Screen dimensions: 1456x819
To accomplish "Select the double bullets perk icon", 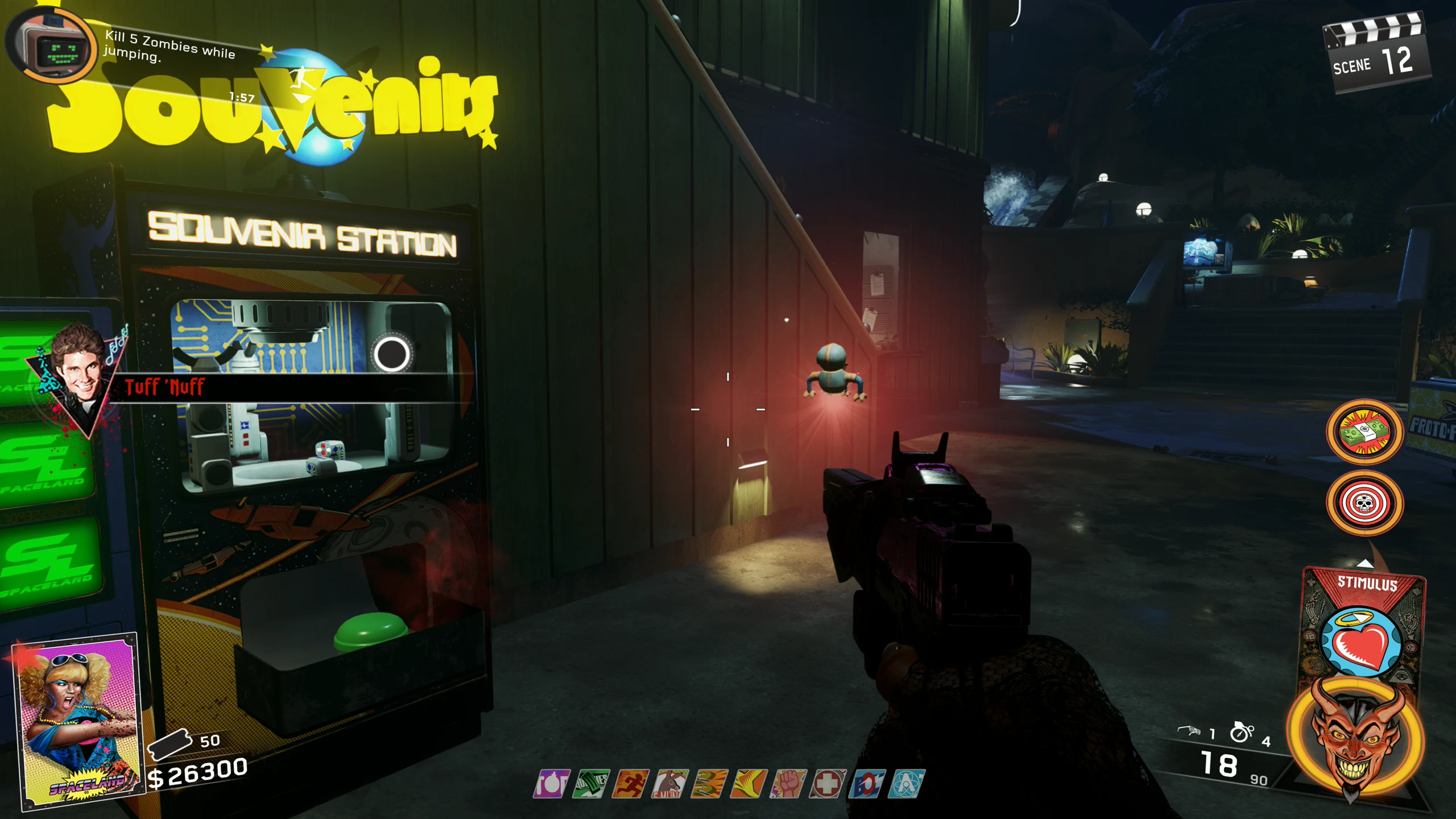I will pos(710,784).
